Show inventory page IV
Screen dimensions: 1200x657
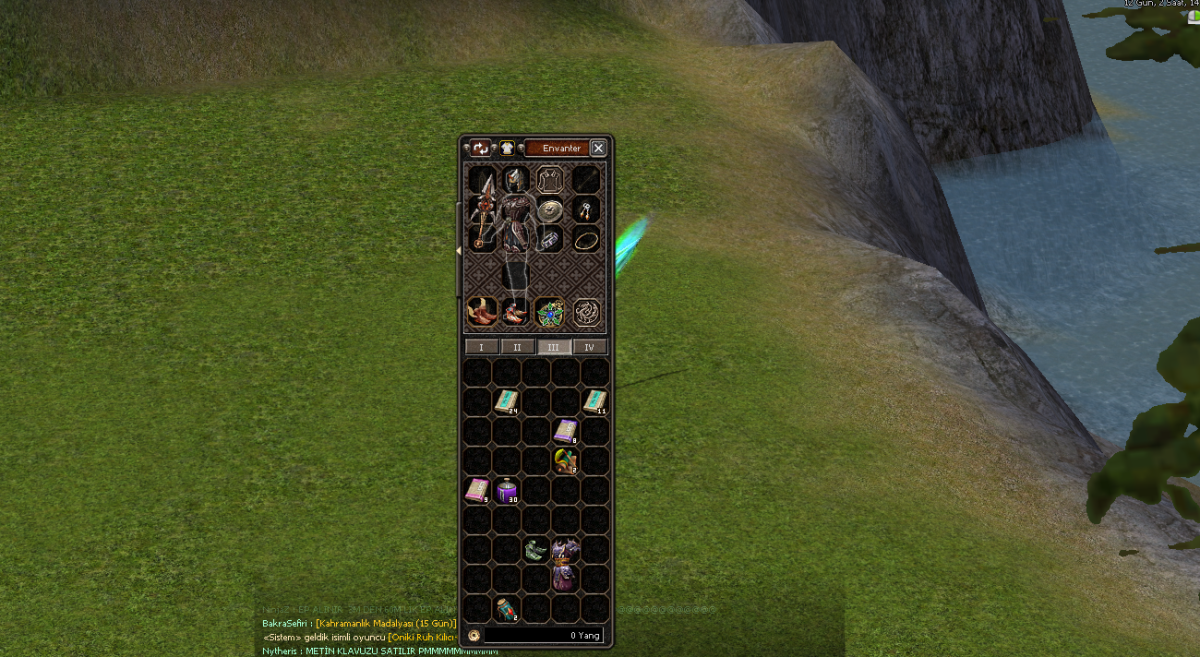pos(589,347)
